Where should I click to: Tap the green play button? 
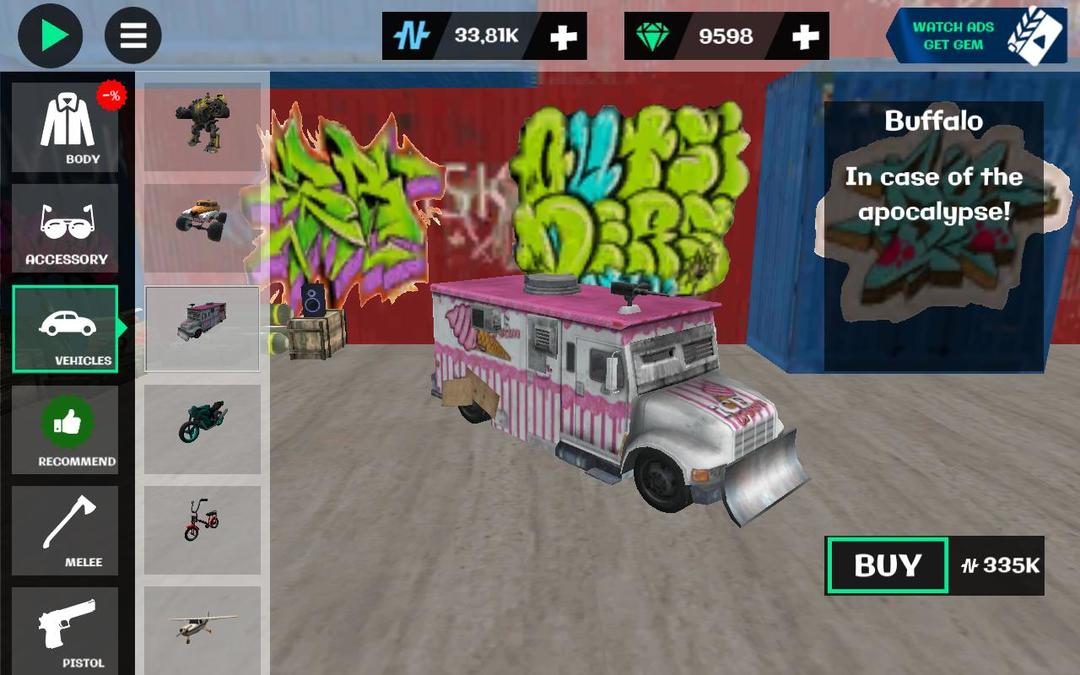[x=50, y=36]
